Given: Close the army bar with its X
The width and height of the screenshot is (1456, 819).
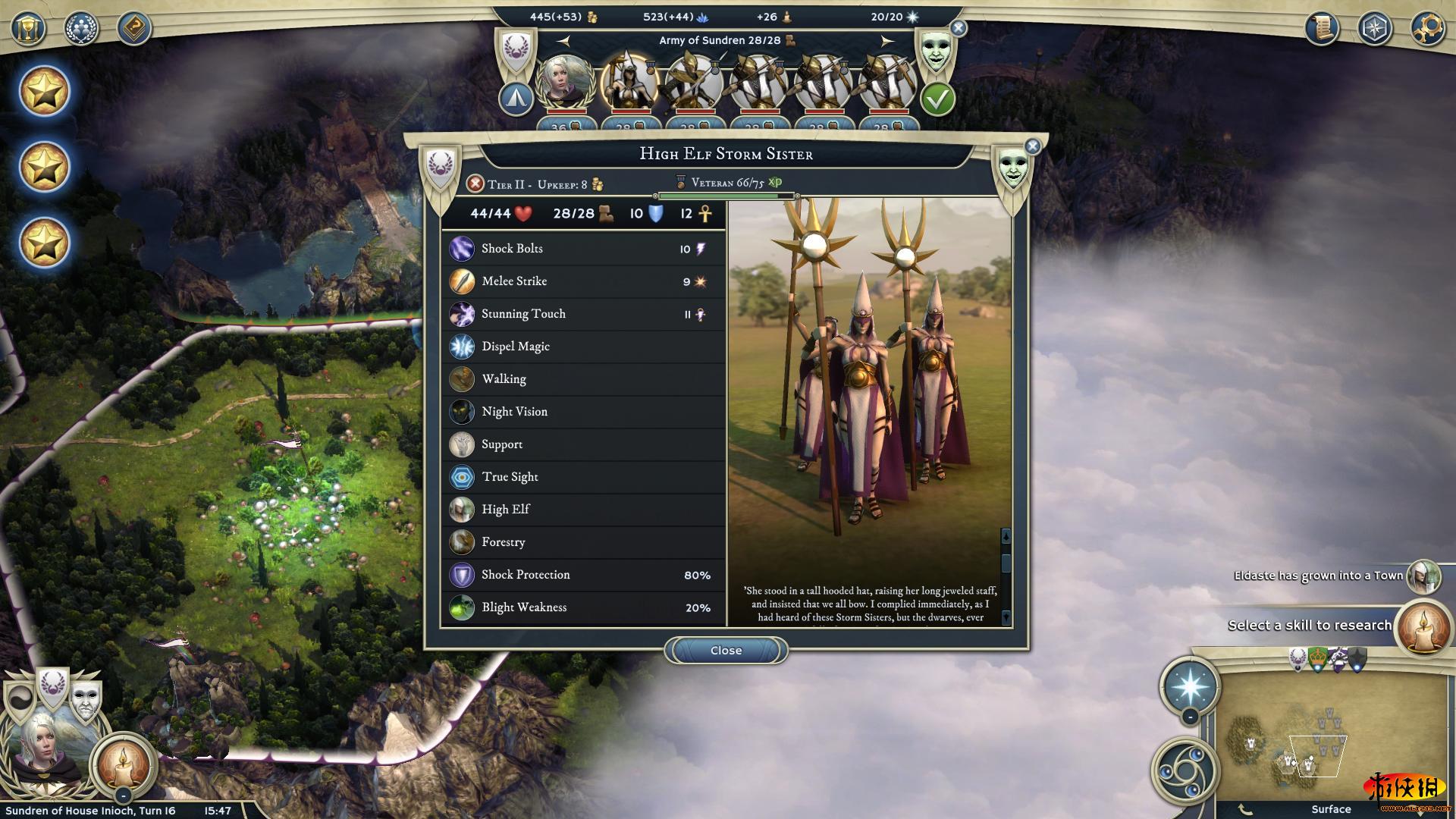Looking at the screenshot, I should pos(959,29).
